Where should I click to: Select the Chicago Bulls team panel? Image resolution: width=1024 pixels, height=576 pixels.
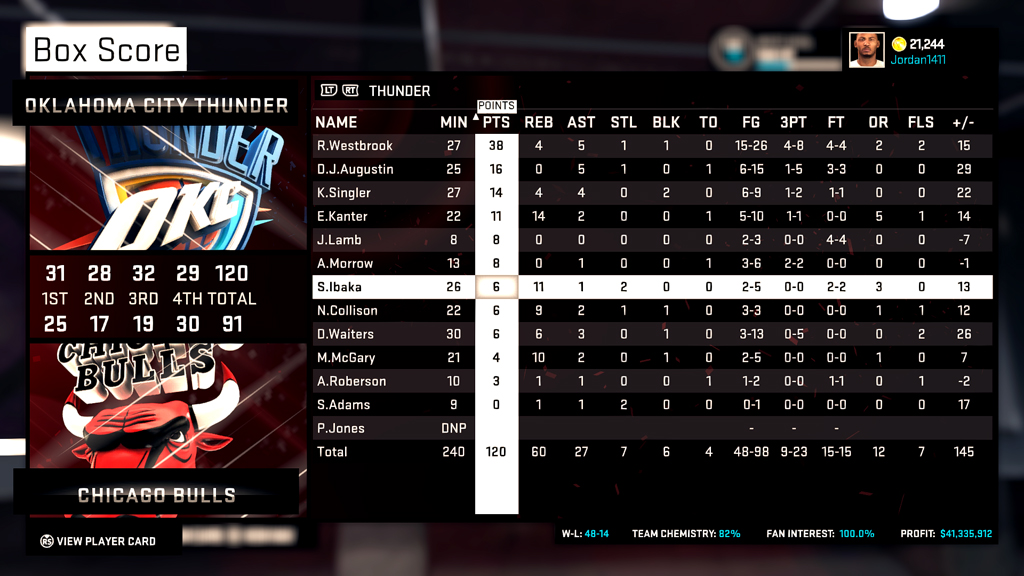pyautogui.click(x=157, y=495)
